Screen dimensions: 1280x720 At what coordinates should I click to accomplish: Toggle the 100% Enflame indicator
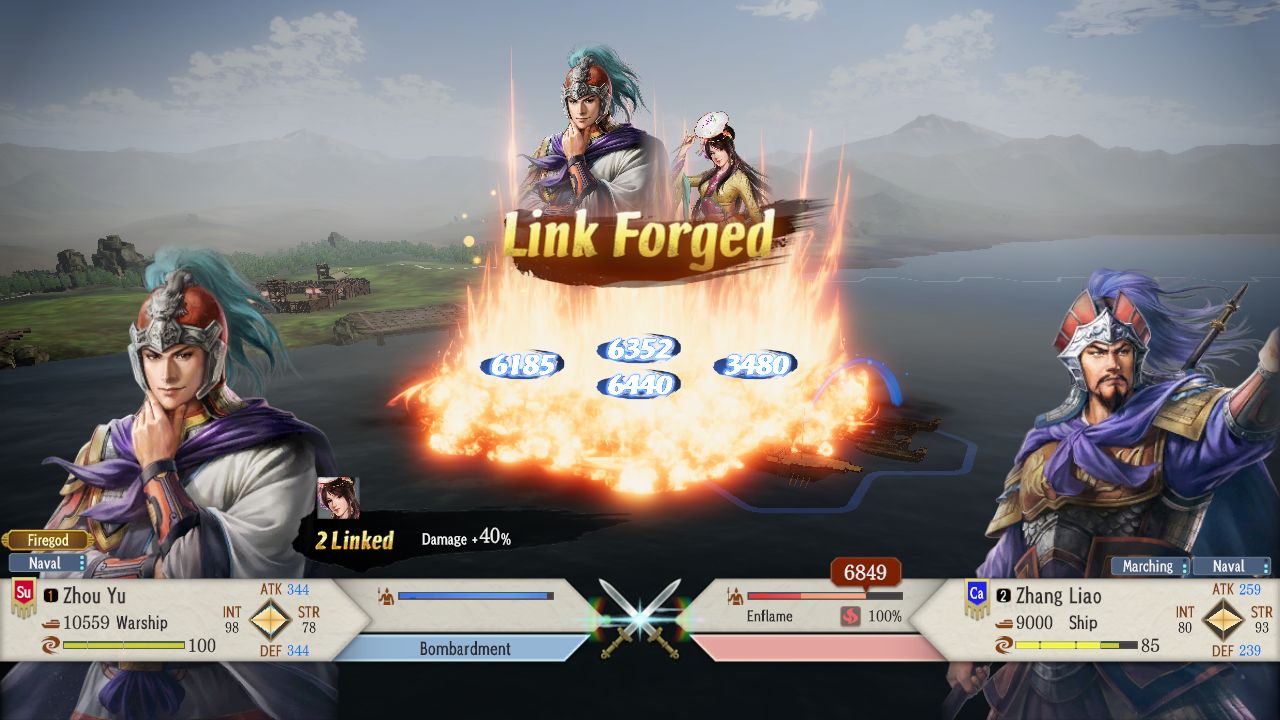click(x=884, y=616)
